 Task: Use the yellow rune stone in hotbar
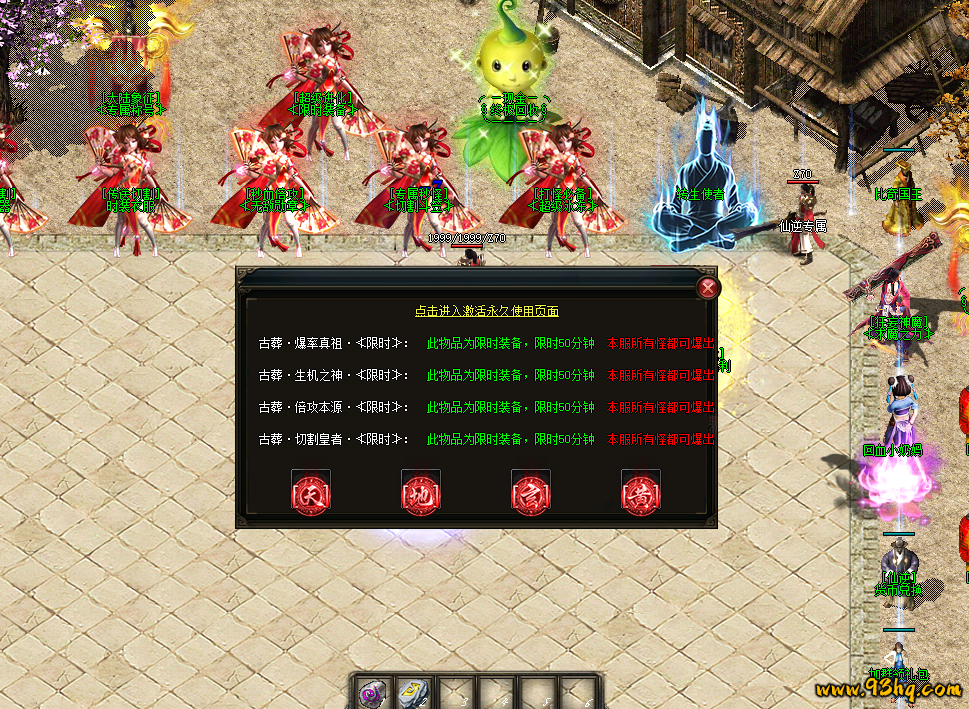tap(412, 692)
